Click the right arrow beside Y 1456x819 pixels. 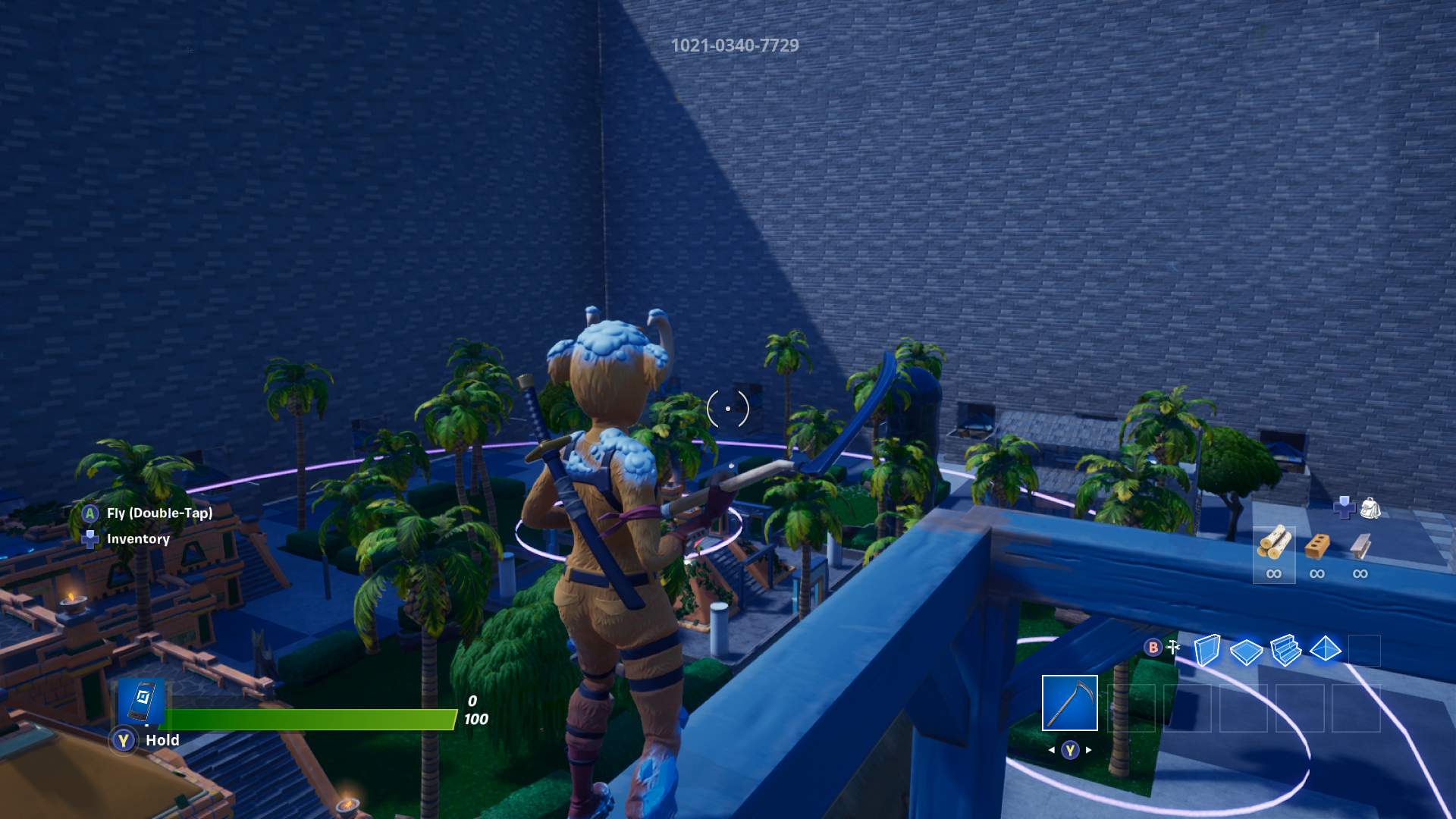[1087, 750]
